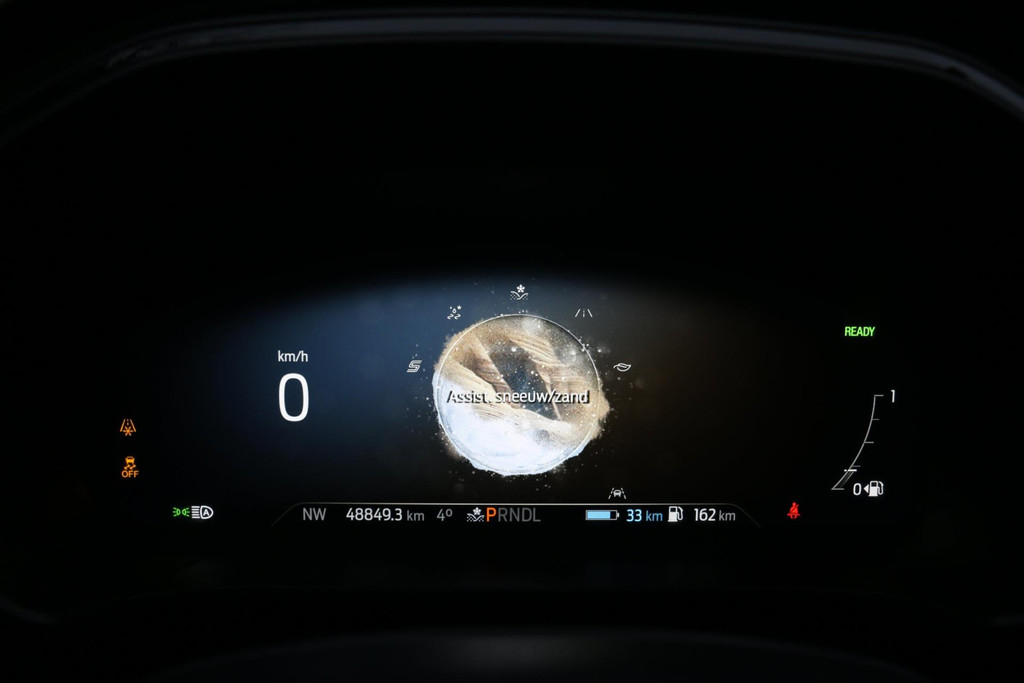Click the car-between-lanes icon below the dial
Viewport: 1024px width, 683px height.
[617, 493]
